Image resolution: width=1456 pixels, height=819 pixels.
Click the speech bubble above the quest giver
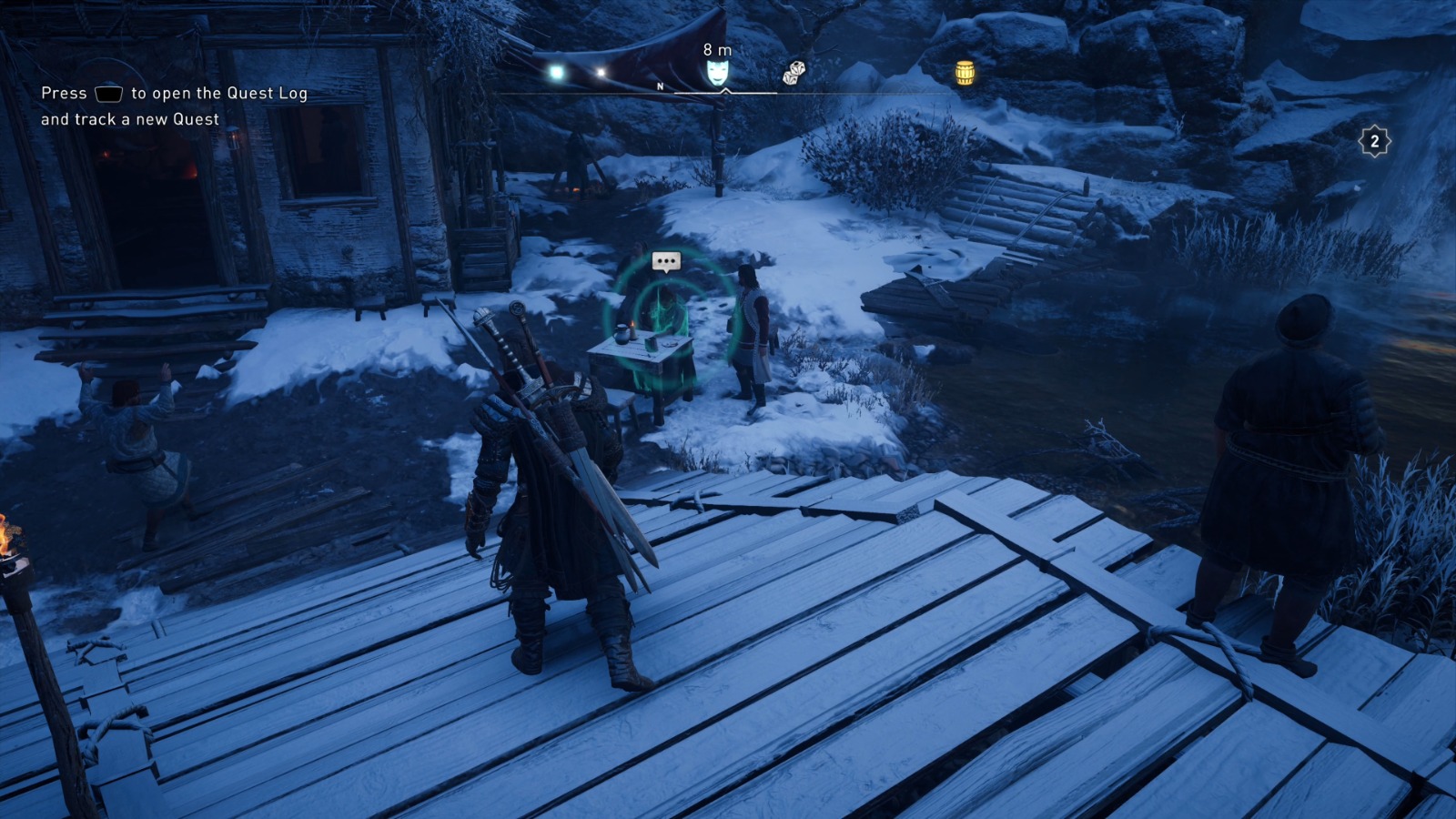click(666, 262)
